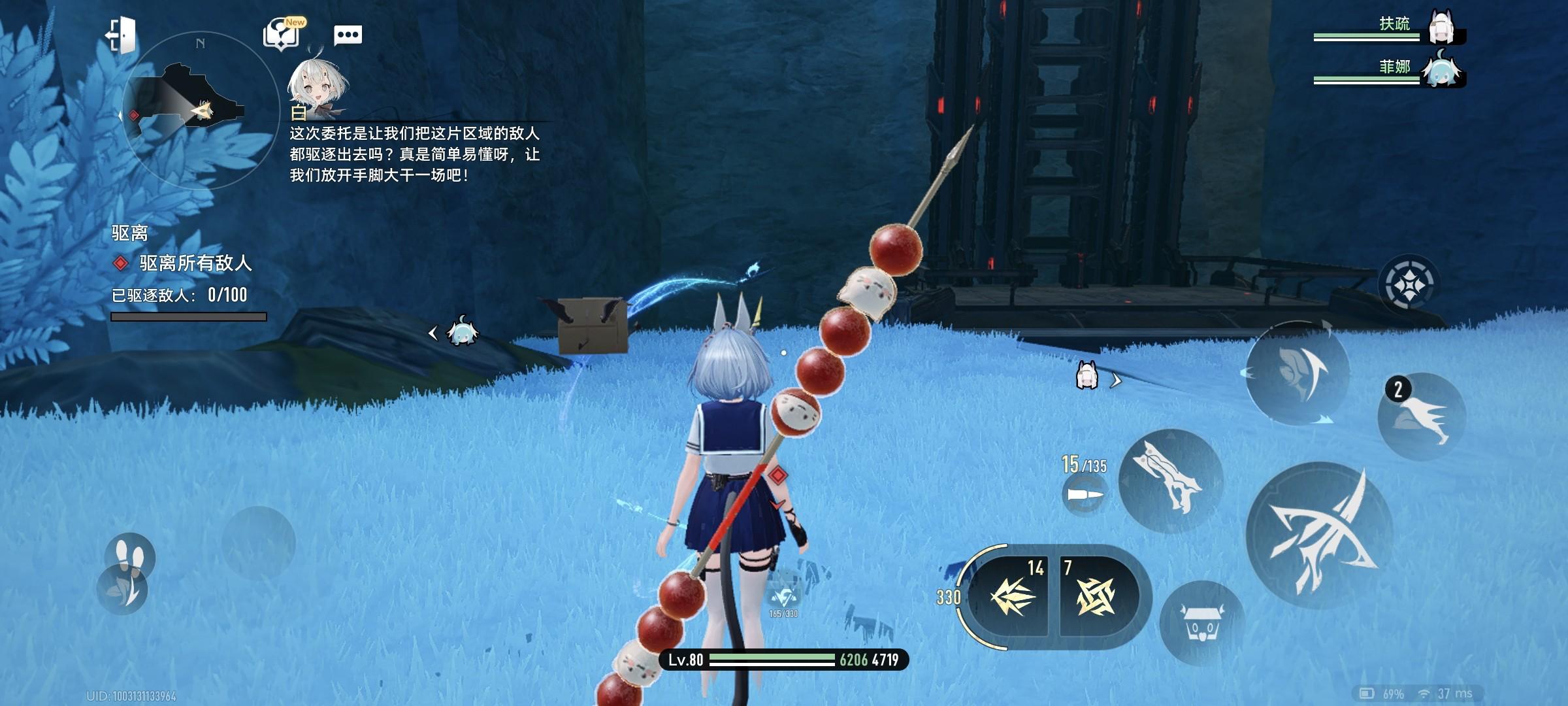
Task: Open the tutorial guide with New badge
Action: pos(282,34)
